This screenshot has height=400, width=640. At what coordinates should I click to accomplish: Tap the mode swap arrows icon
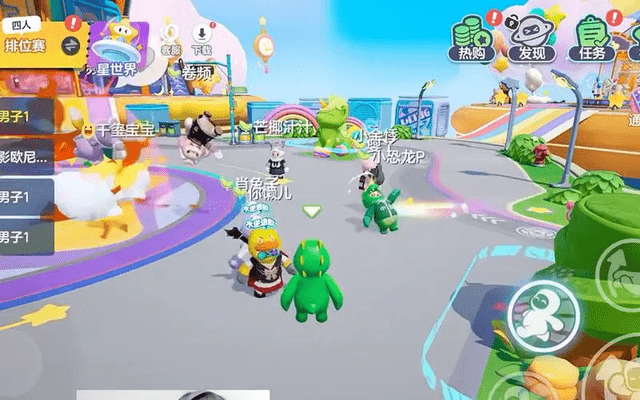tap(71, 45)
